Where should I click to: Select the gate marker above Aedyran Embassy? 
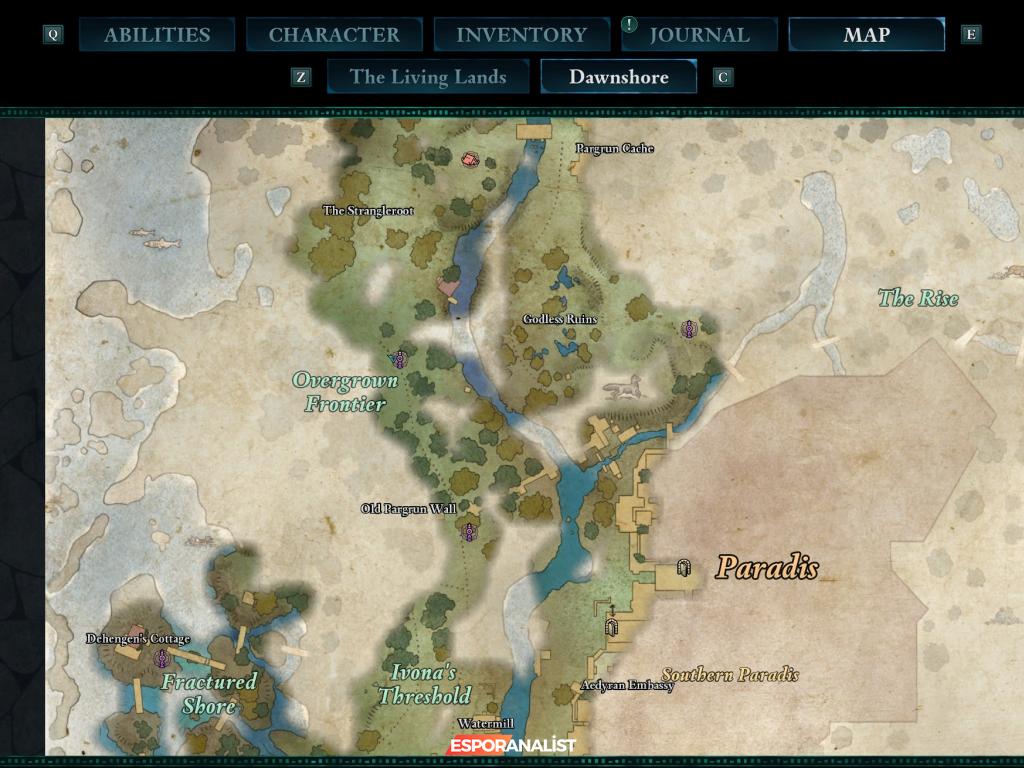tap(612, 627)
